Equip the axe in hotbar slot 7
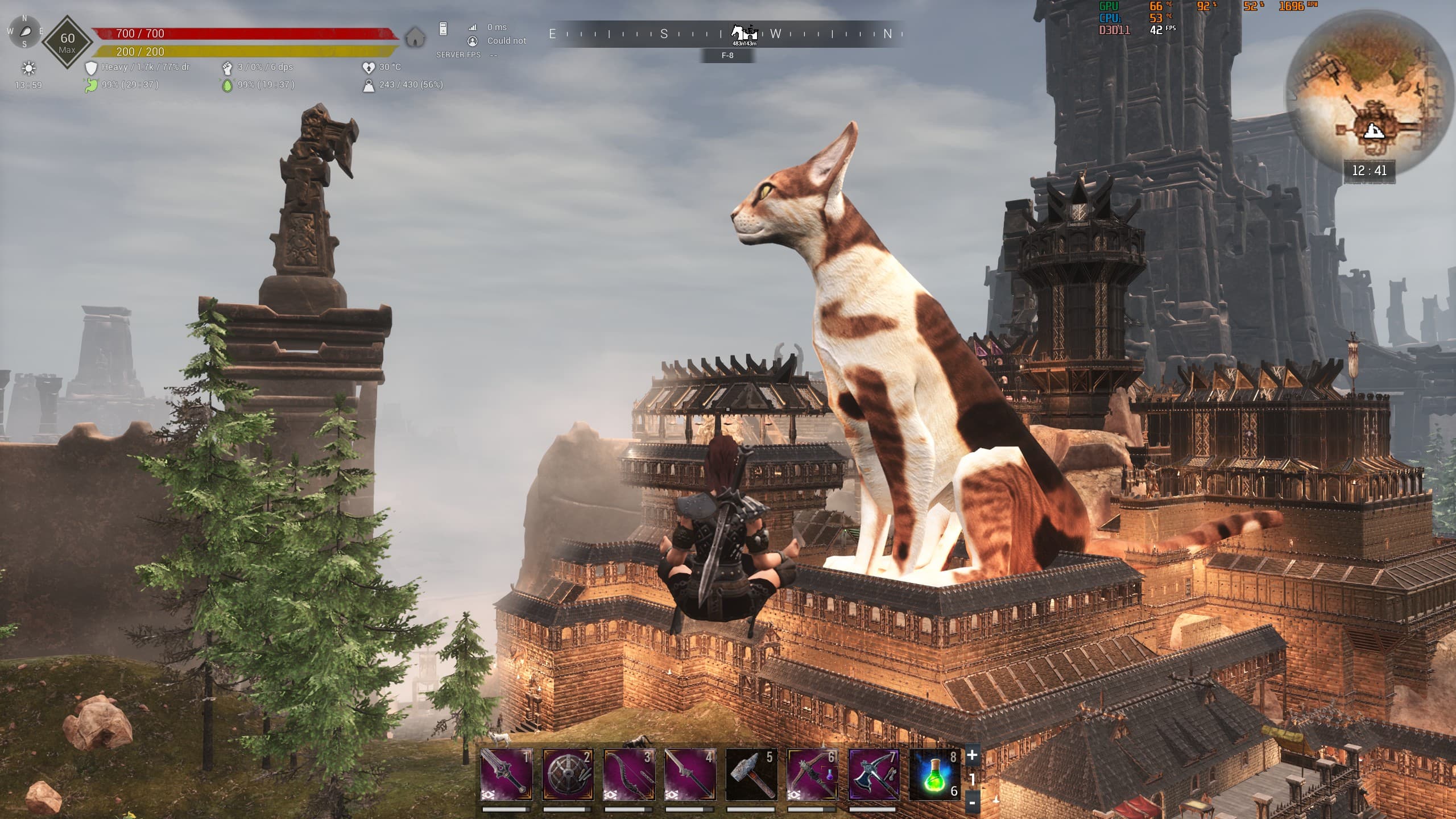The image size is (1456, 819). 874,774
